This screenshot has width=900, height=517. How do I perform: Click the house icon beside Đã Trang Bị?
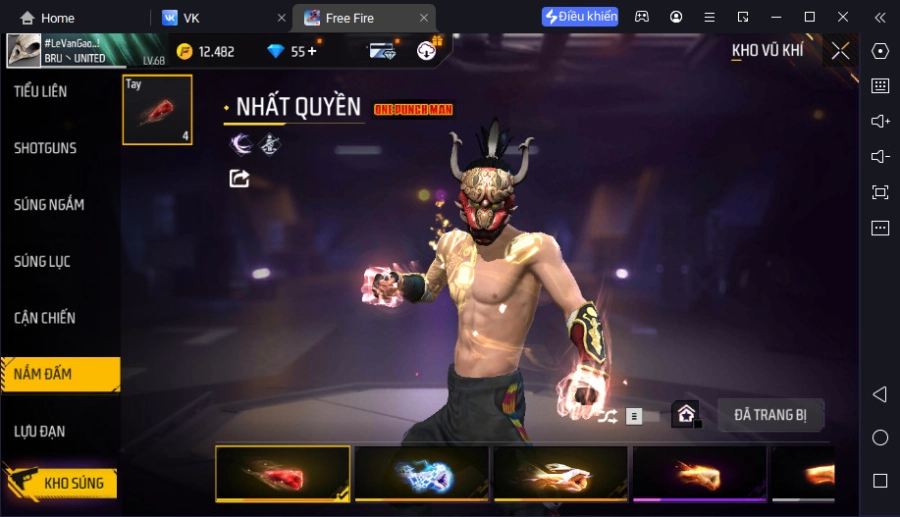[686, 414]
